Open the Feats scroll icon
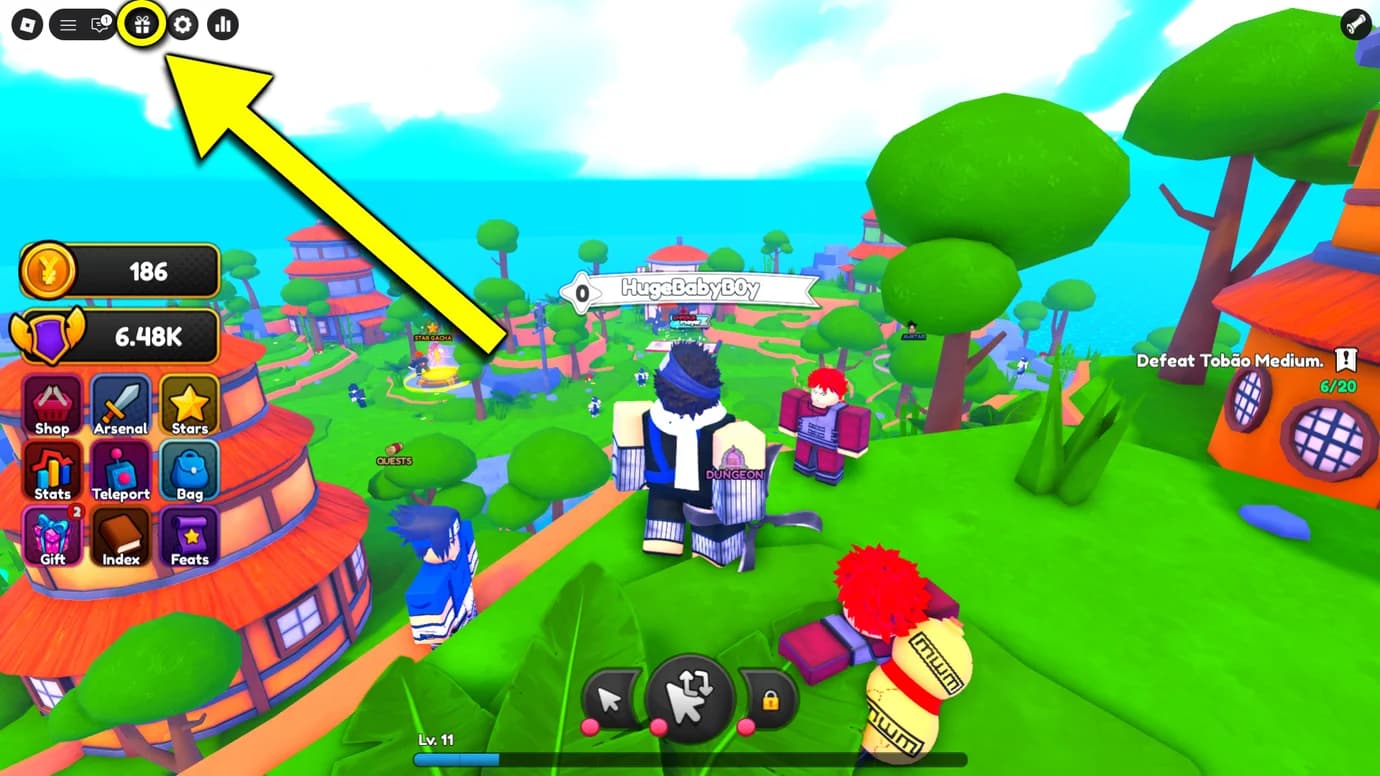Image resolution: width=1380 pixels, height=776 pixels. click(x=188, y=536)
